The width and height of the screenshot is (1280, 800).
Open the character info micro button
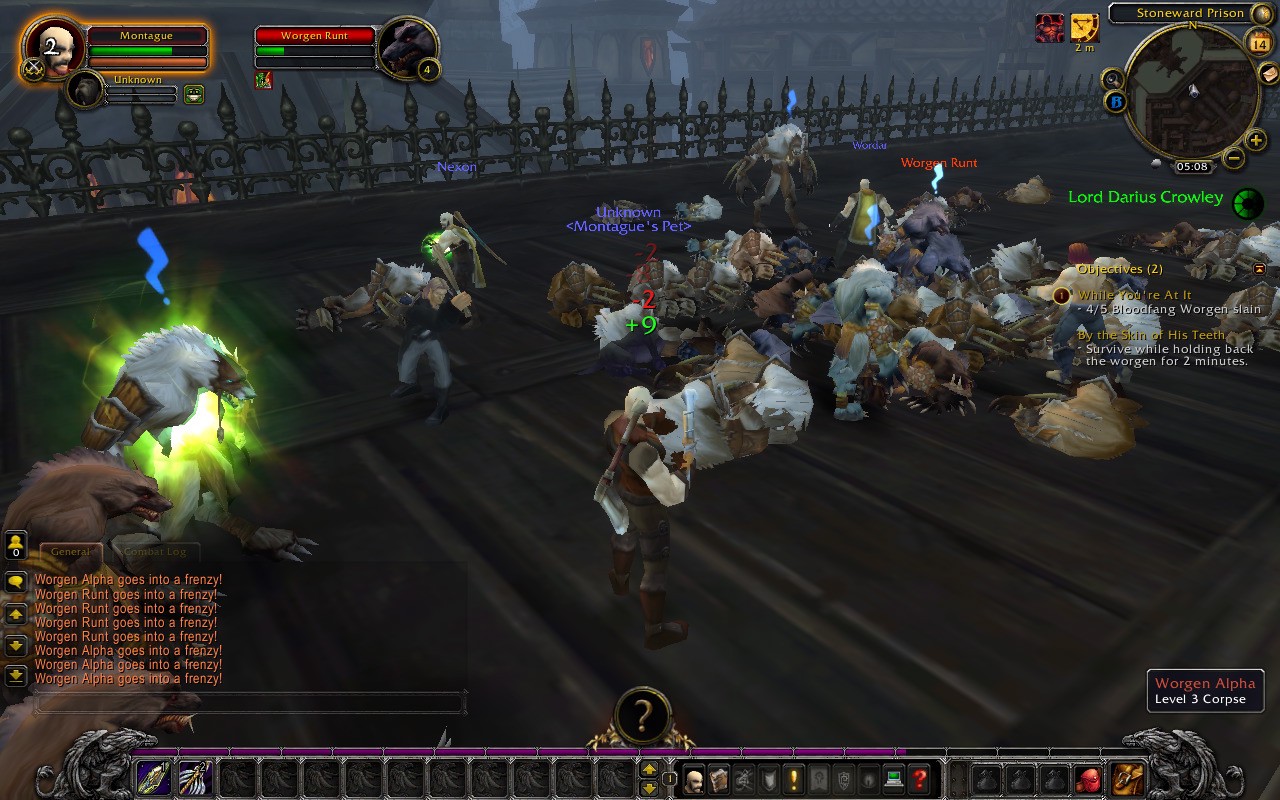694,779
